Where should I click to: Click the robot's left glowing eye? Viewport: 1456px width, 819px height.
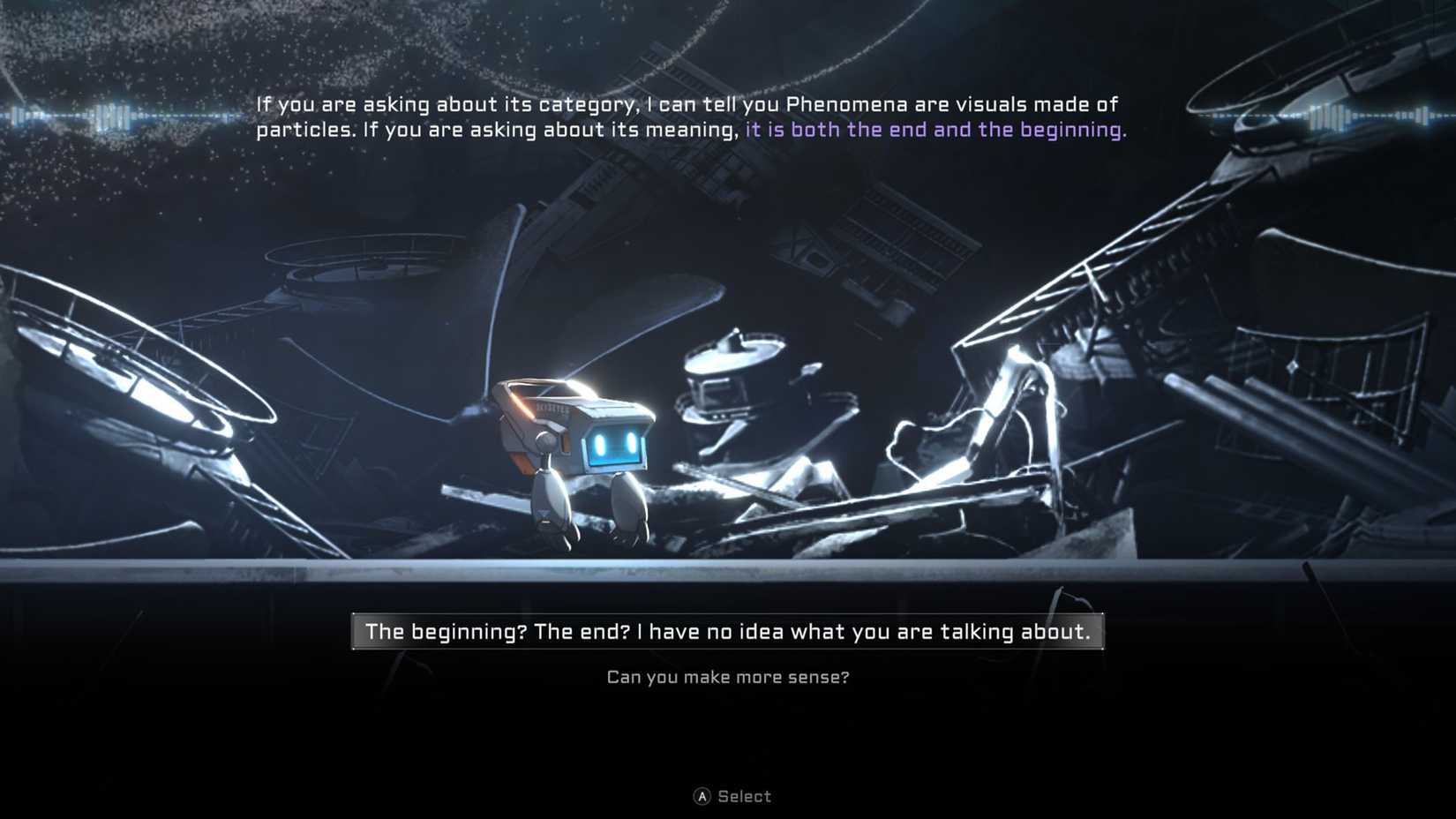coord(599,444)
